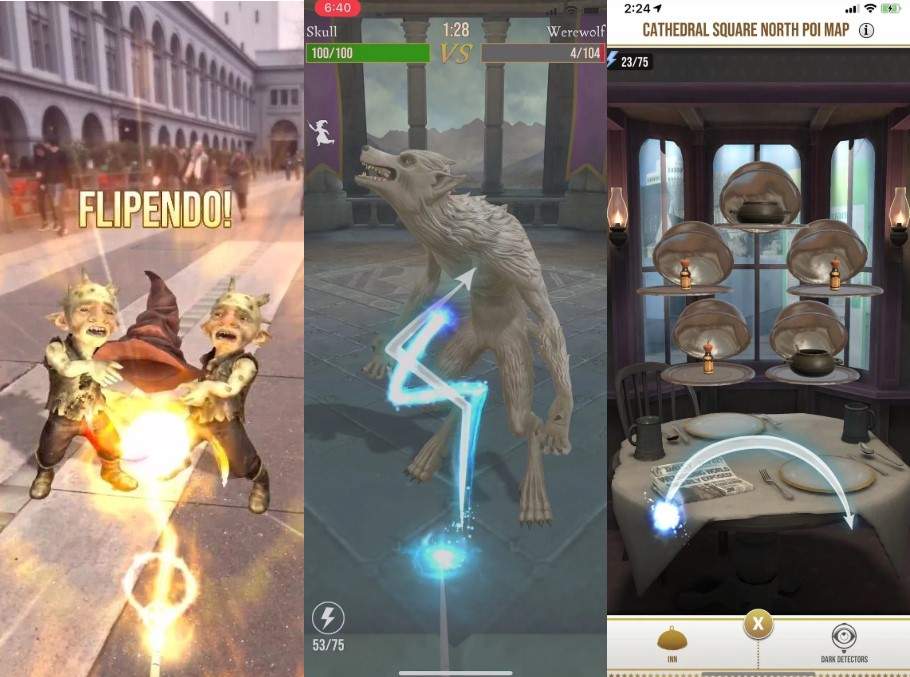Tap the red 6:40 recording timer pill
The height and width of the screenshot is (677, 910).
(338, 9)
